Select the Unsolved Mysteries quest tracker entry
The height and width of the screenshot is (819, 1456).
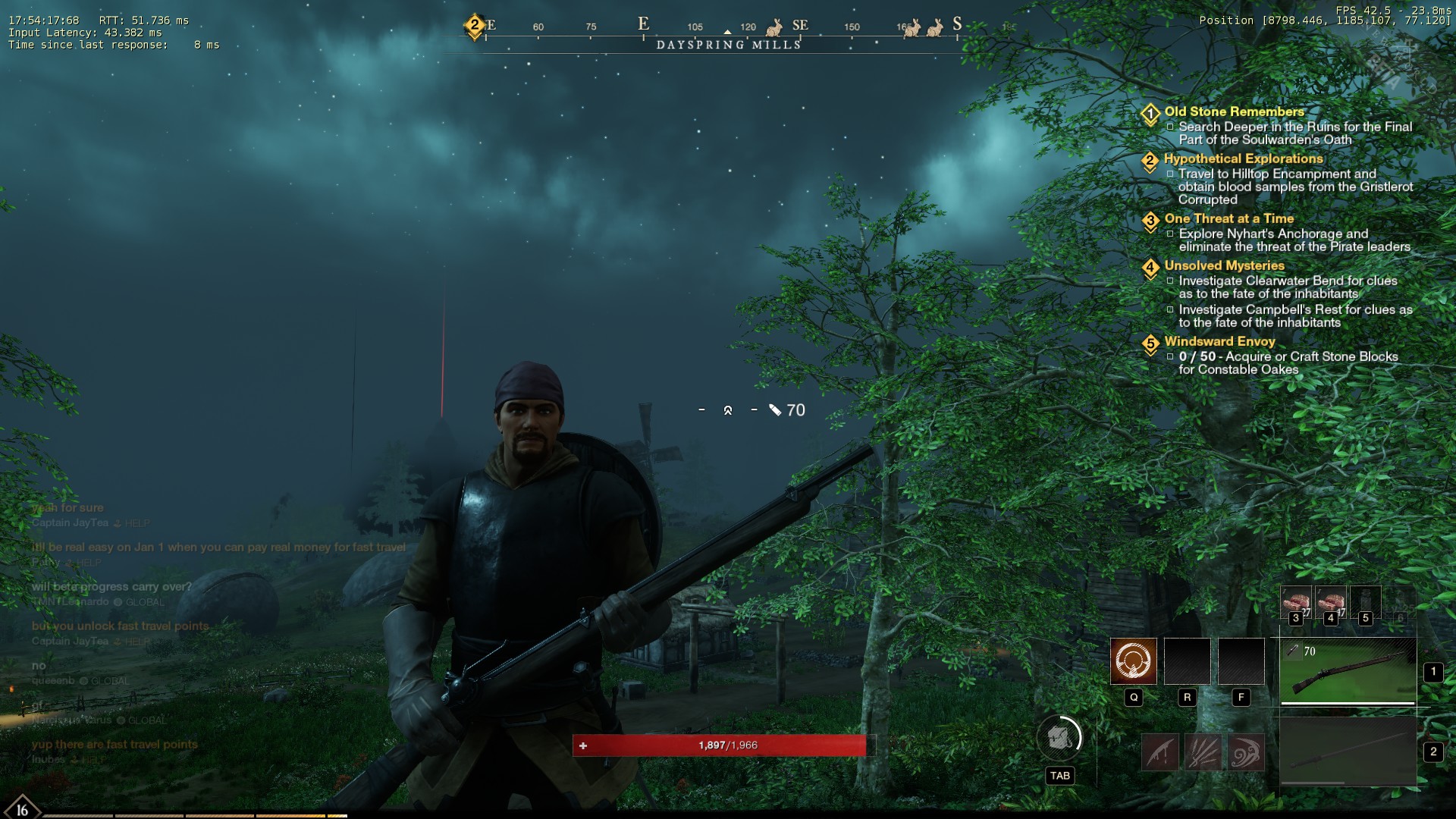click(1224, 265)
